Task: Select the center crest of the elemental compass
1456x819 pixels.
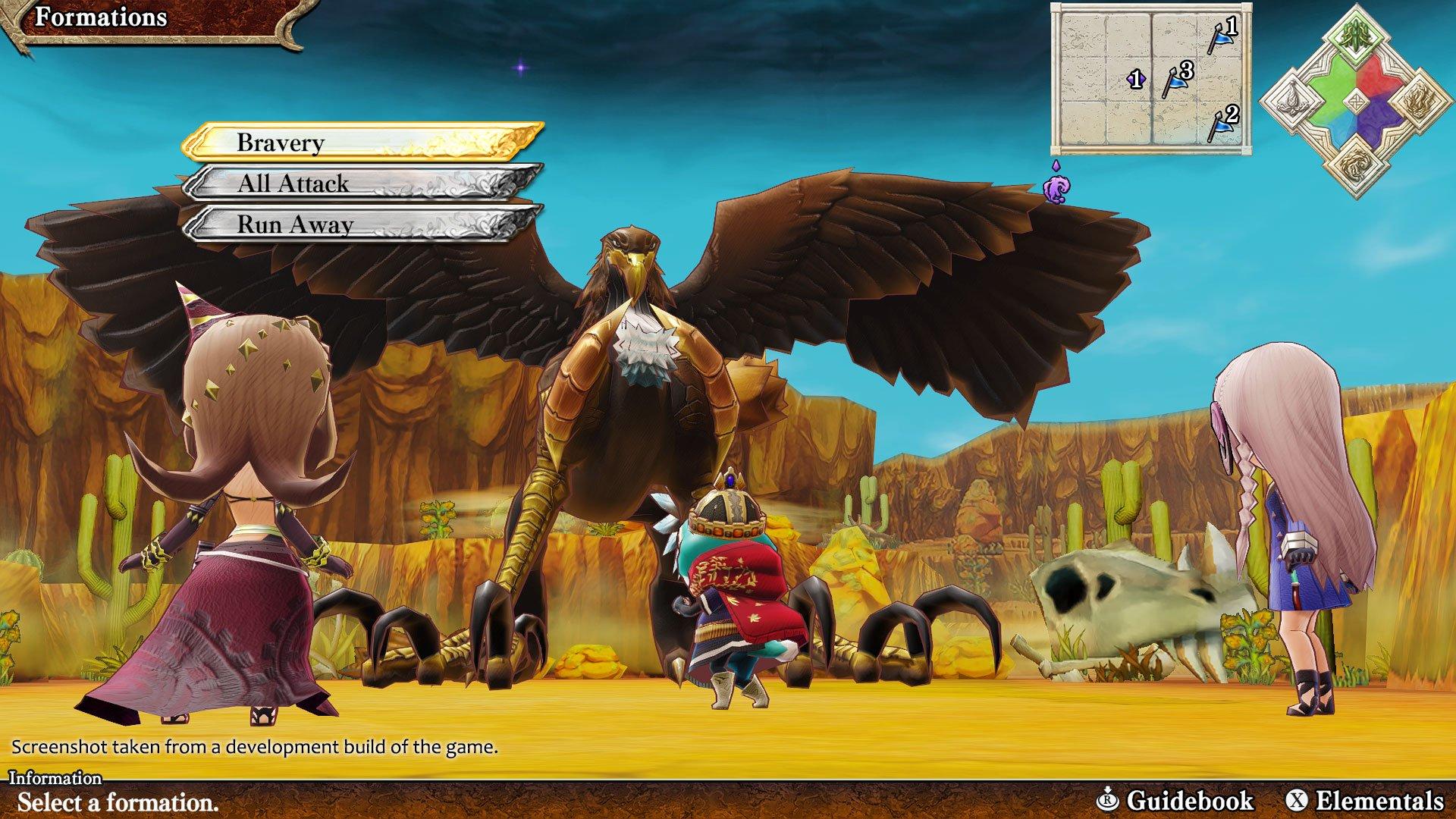Action: 1357,100
